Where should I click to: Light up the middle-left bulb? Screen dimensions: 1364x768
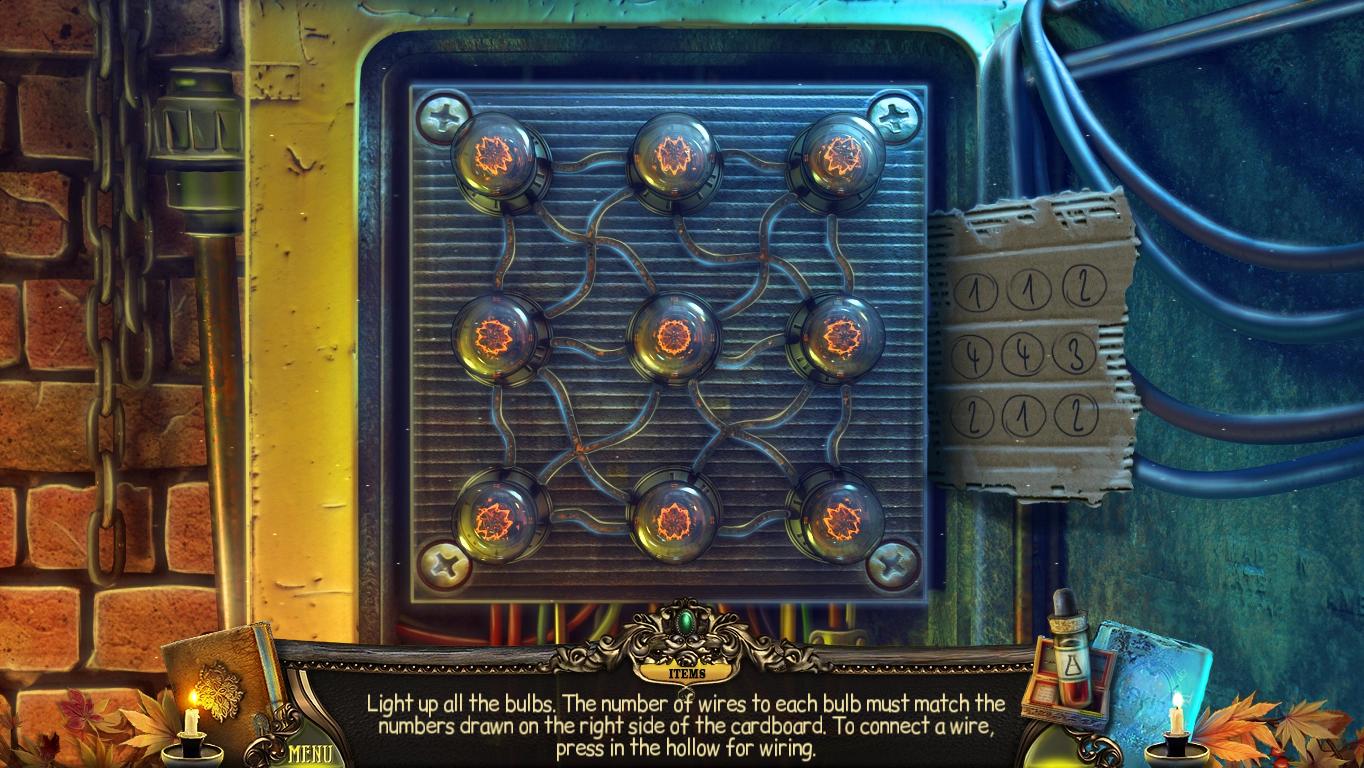[497, 340]
